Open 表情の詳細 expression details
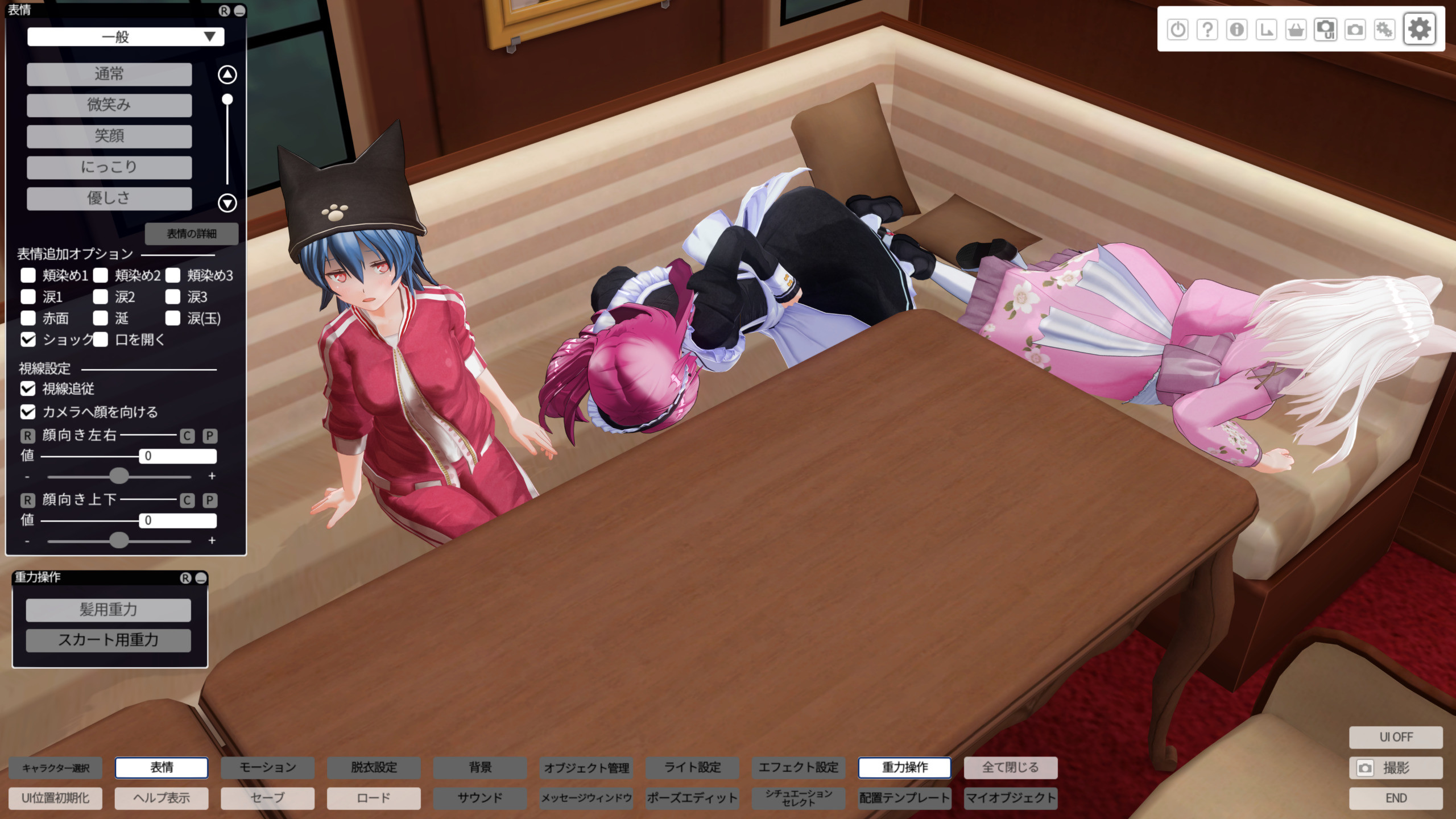1456x819 pixels. click(191, 234)
